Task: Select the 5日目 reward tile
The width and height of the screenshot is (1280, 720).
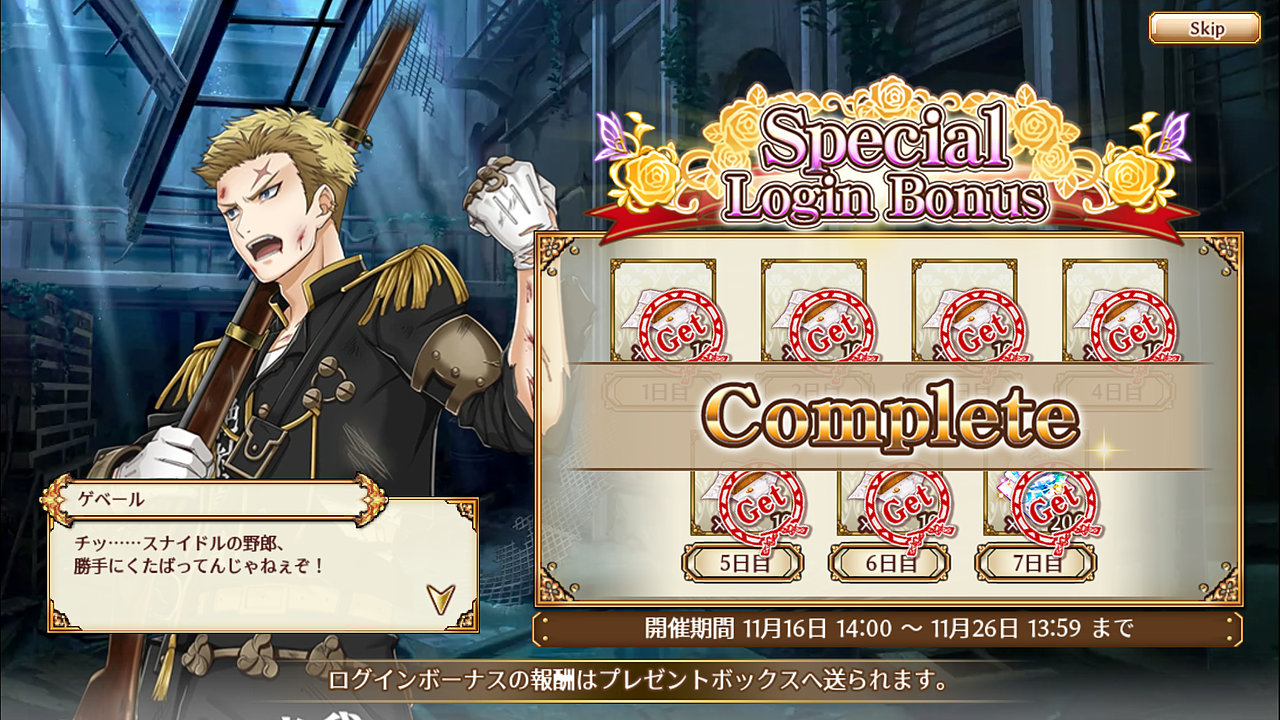Action: point(742,512)
